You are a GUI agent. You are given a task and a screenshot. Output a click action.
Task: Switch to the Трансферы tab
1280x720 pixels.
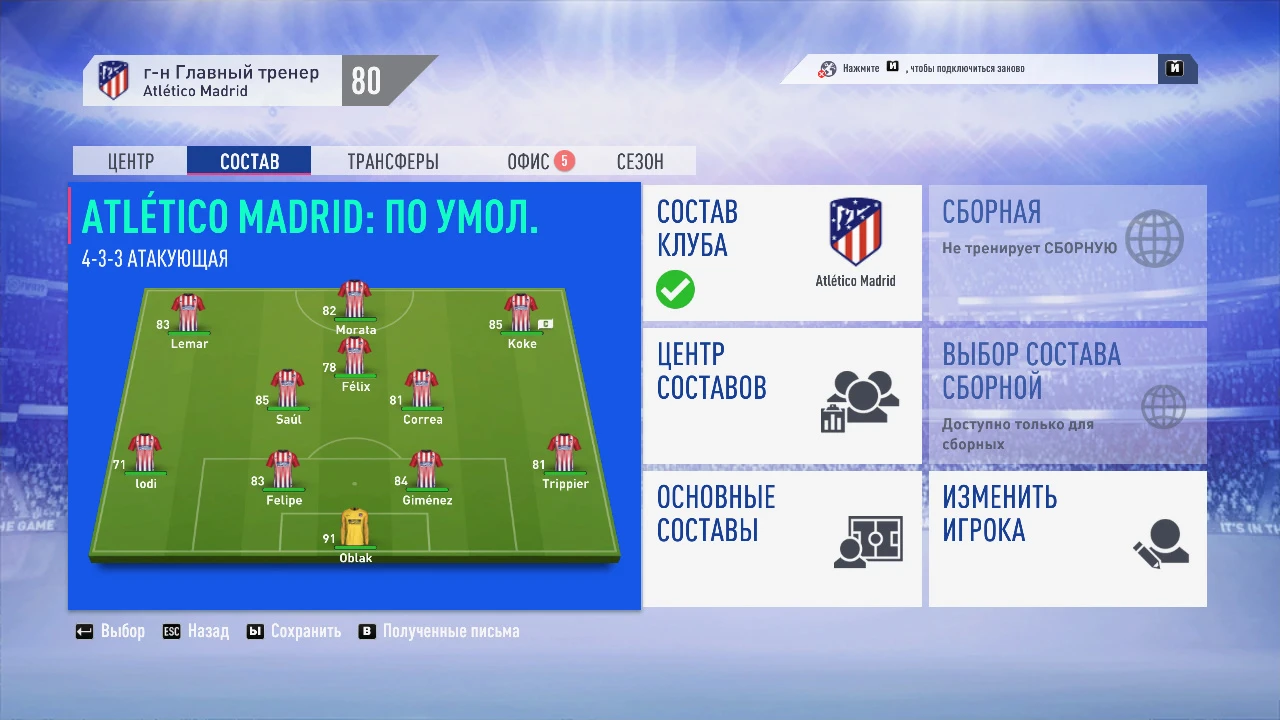tap(392, 161)
